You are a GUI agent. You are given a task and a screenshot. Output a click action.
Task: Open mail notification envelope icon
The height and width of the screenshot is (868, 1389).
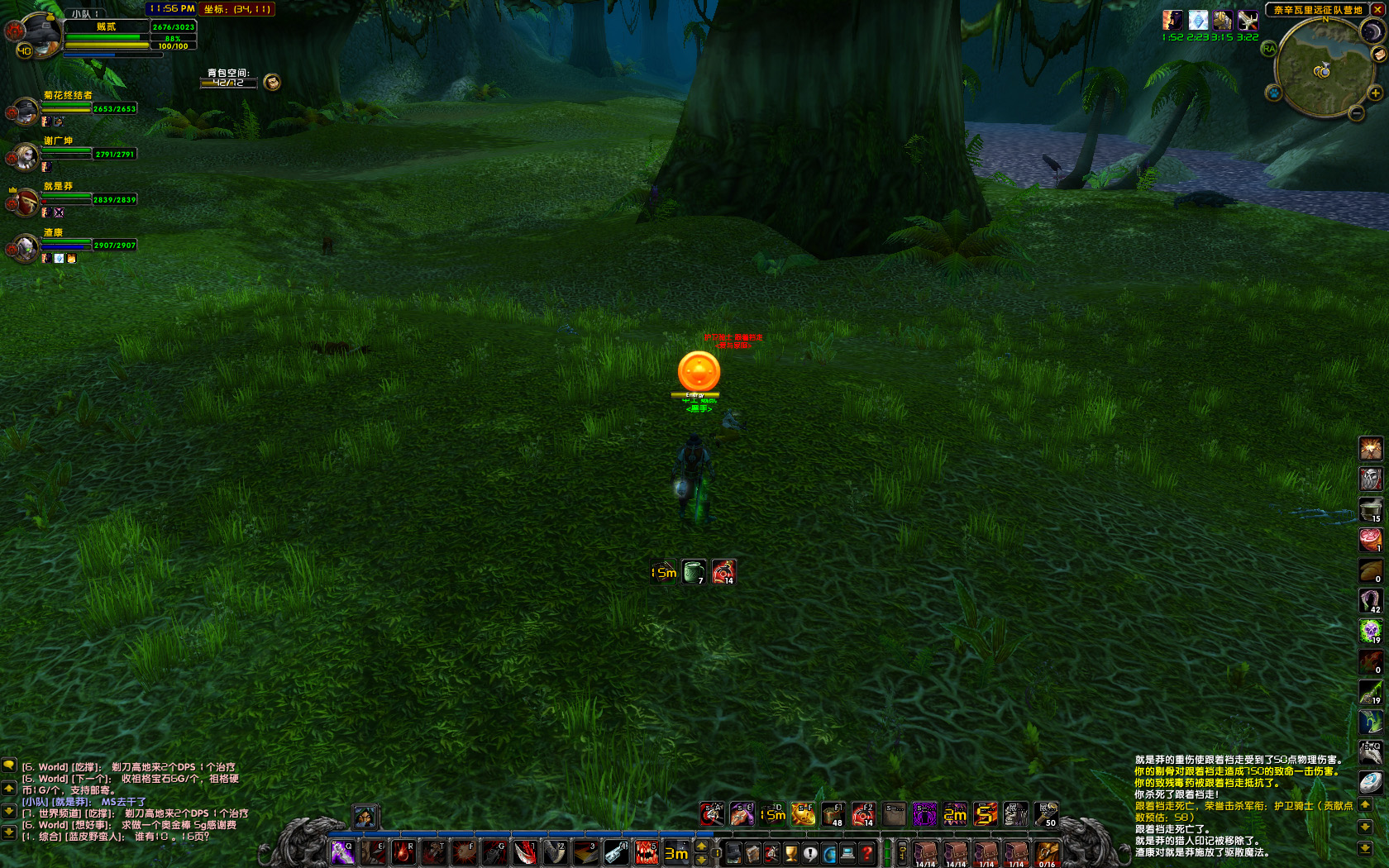1379,55
